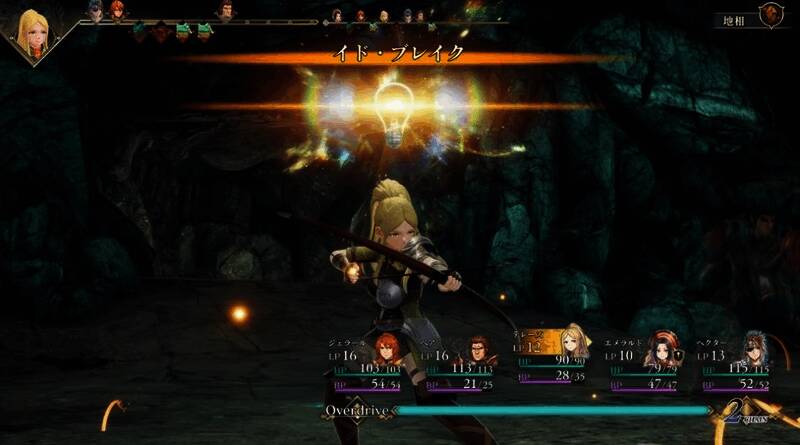Click the large blonde active-turn portrait
800x445 pixels.
33,34
